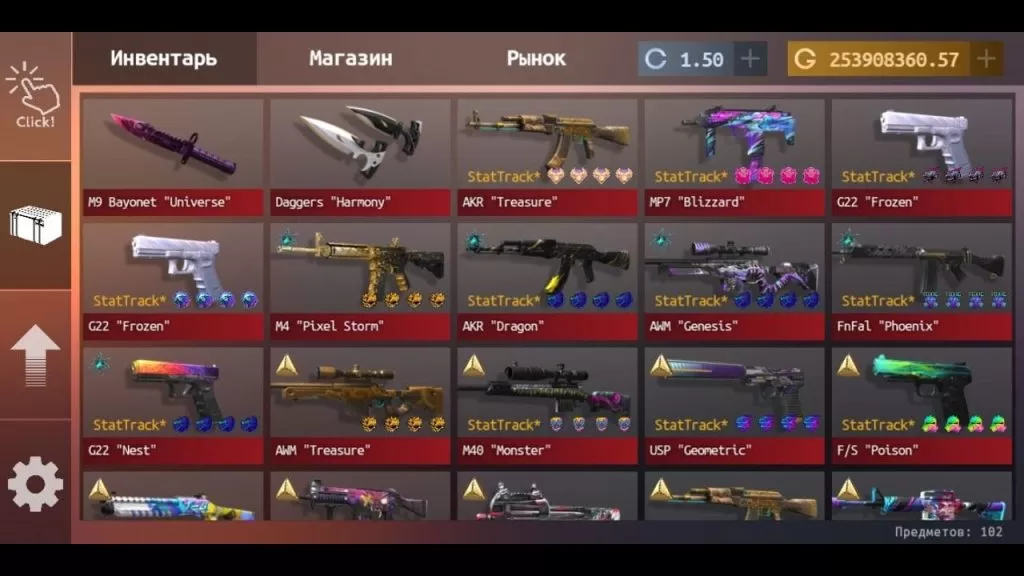Image resolution: width=1024 pixels, height=576 pixels.
Task: Choose the AKR "Dragon" skin
Action: (x=547, y=281)
